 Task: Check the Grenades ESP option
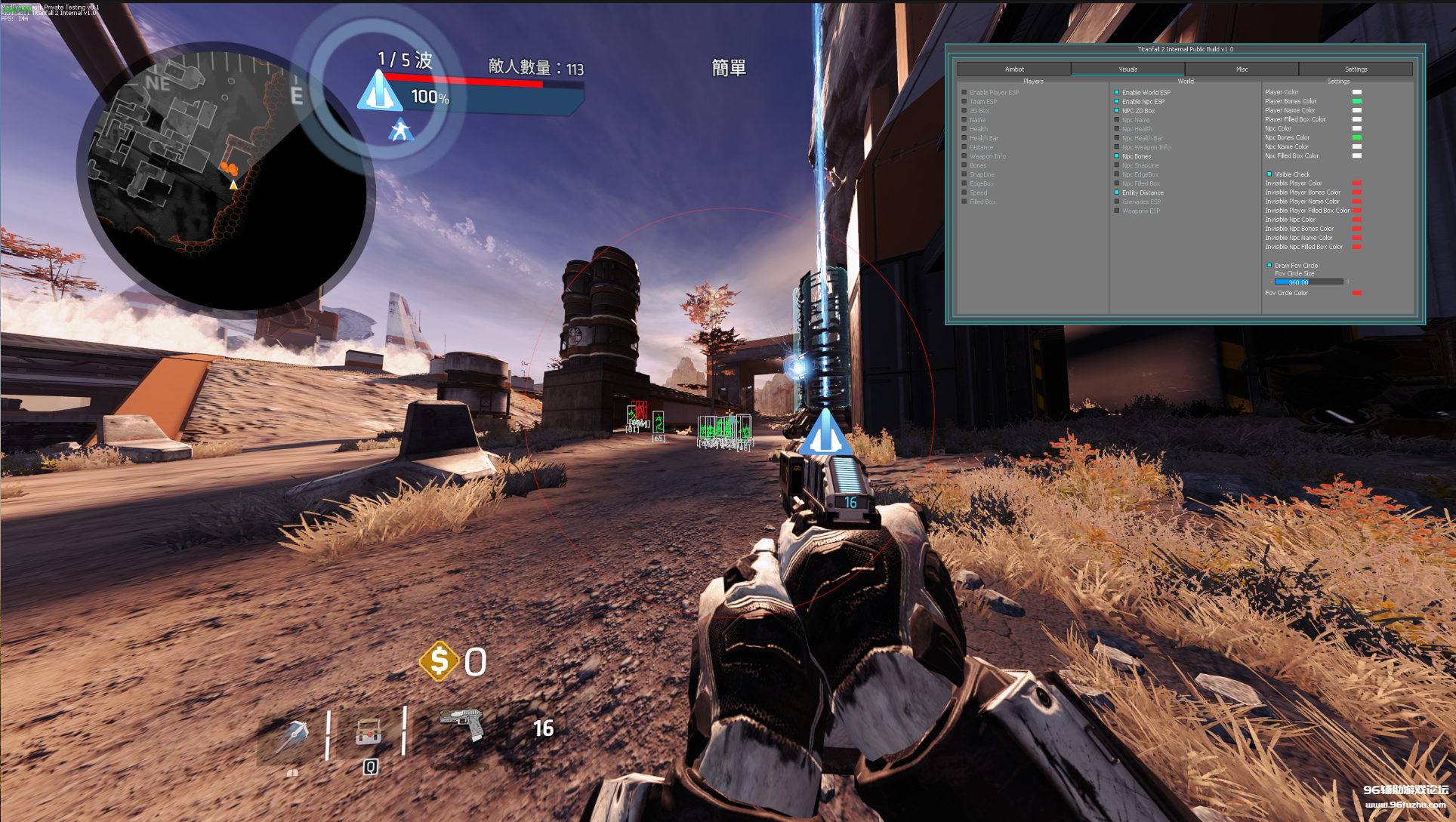click(1117, 202)
